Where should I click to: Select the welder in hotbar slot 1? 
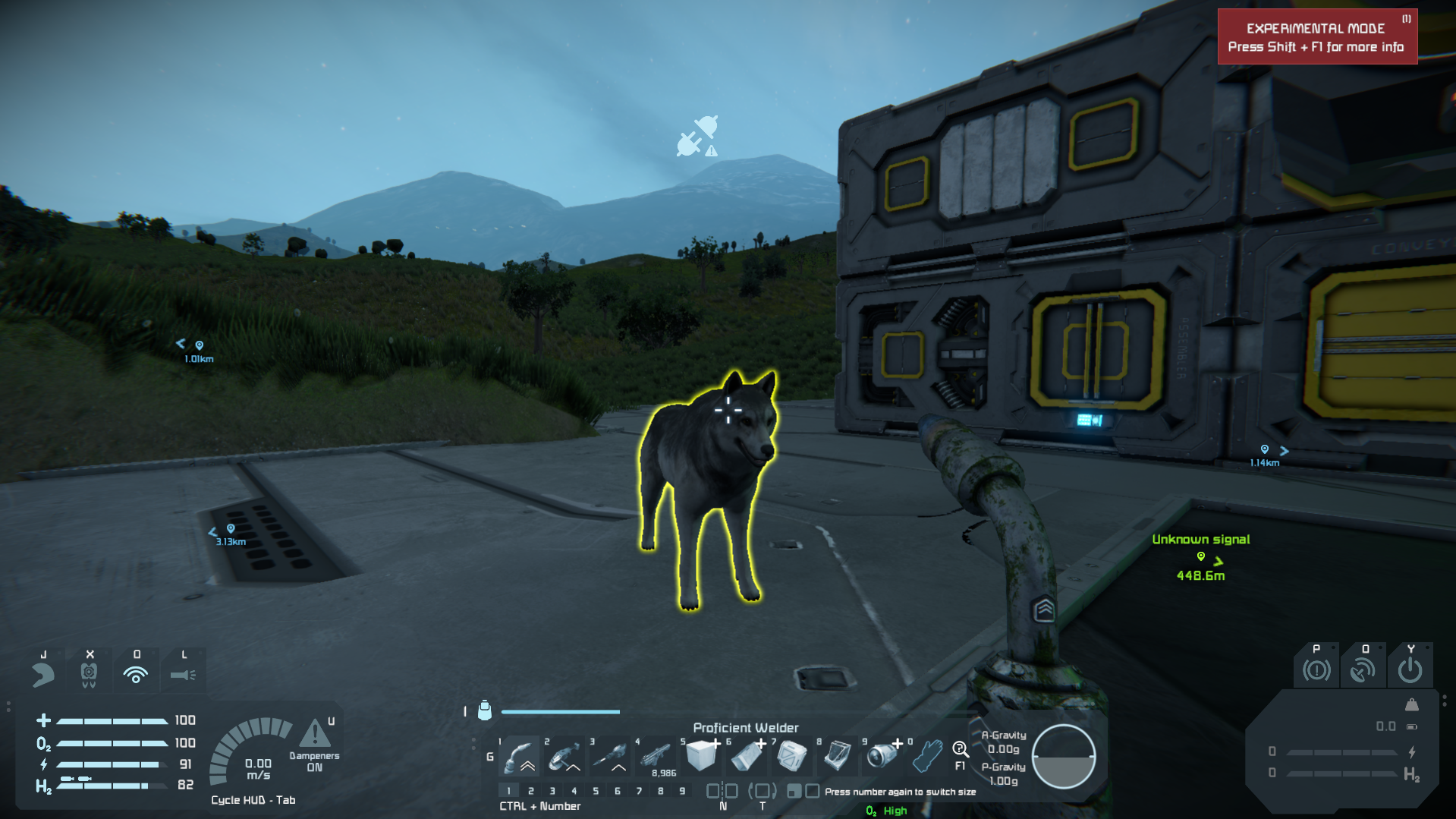tap(520, 756)
